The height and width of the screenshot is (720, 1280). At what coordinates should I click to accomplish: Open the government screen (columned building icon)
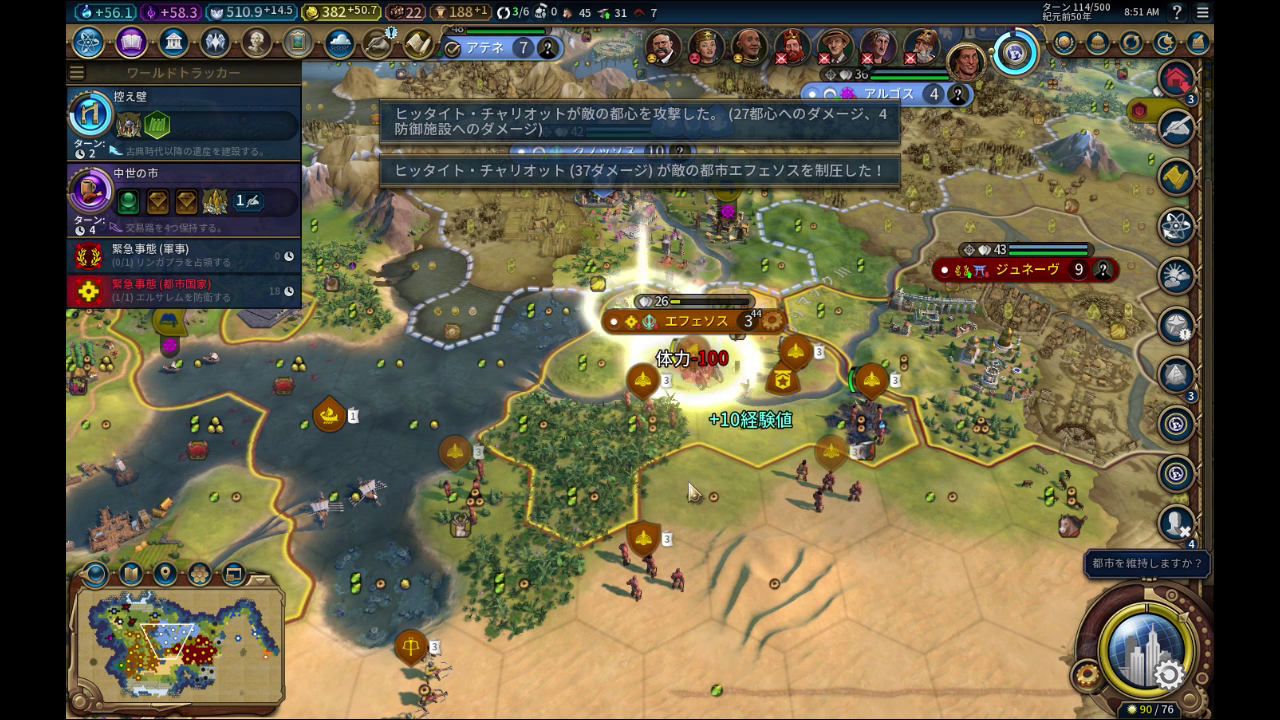174,43
